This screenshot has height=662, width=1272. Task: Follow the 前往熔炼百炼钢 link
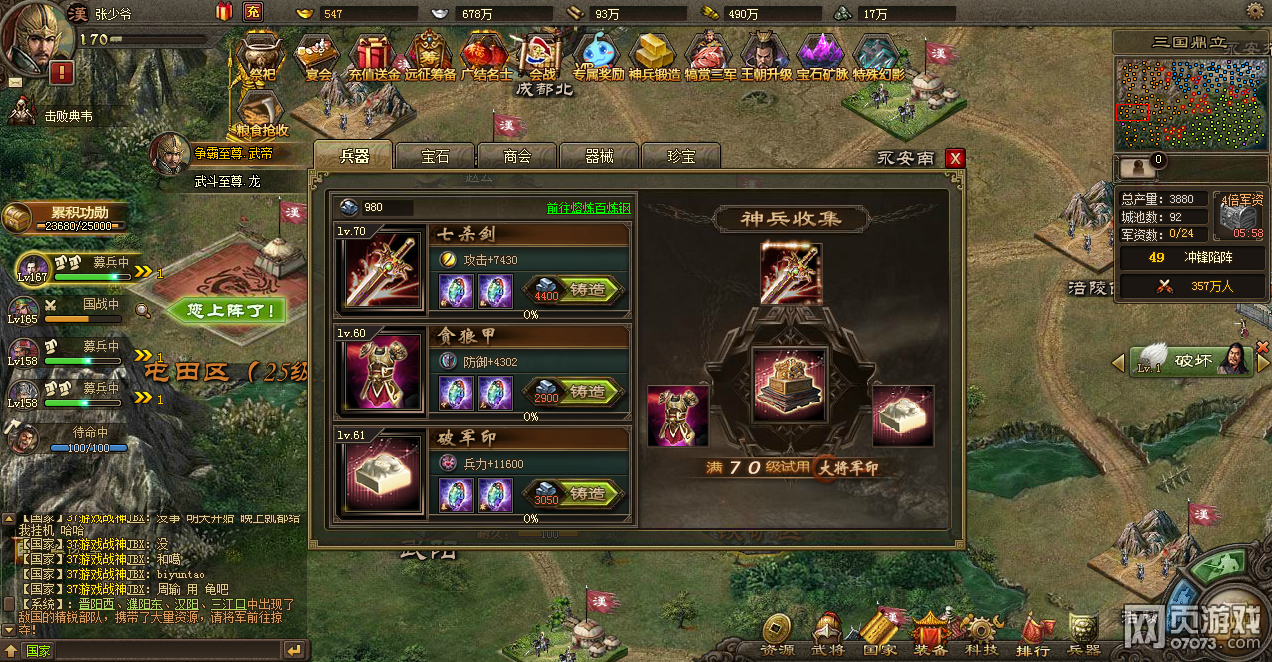pyautogui.click(x=588, y=208)
